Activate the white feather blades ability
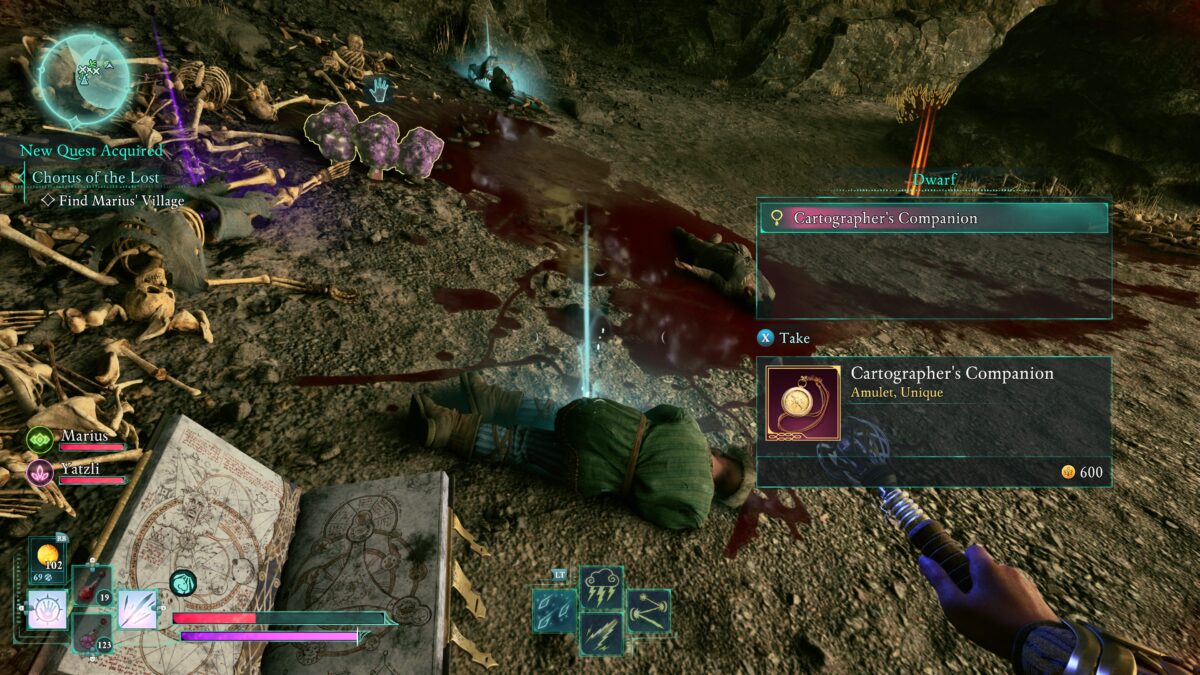The image size is (1200, 675). [138, 609]
